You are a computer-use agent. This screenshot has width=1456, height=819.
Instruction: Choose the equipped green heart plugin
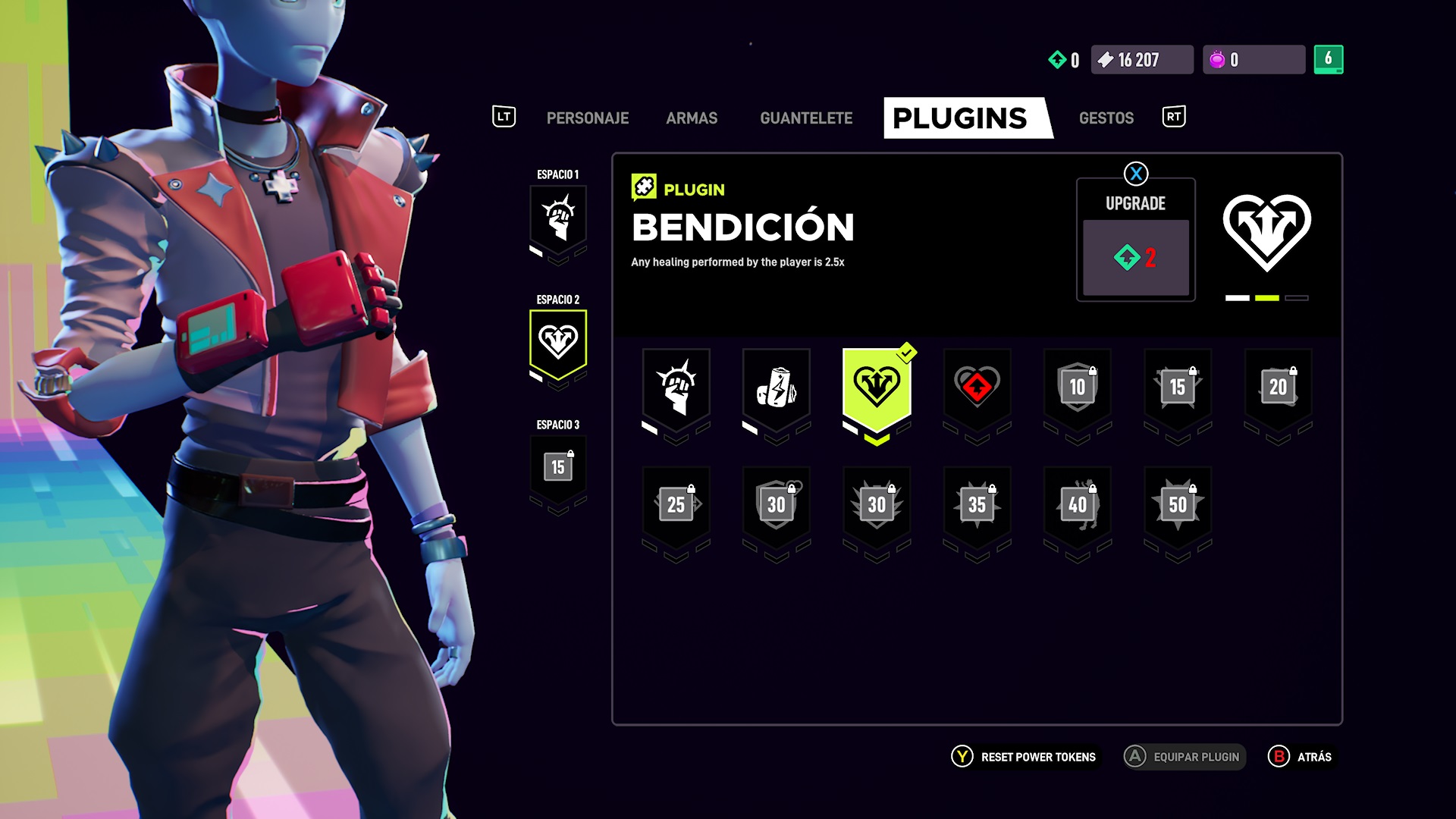tap(877, 388)
